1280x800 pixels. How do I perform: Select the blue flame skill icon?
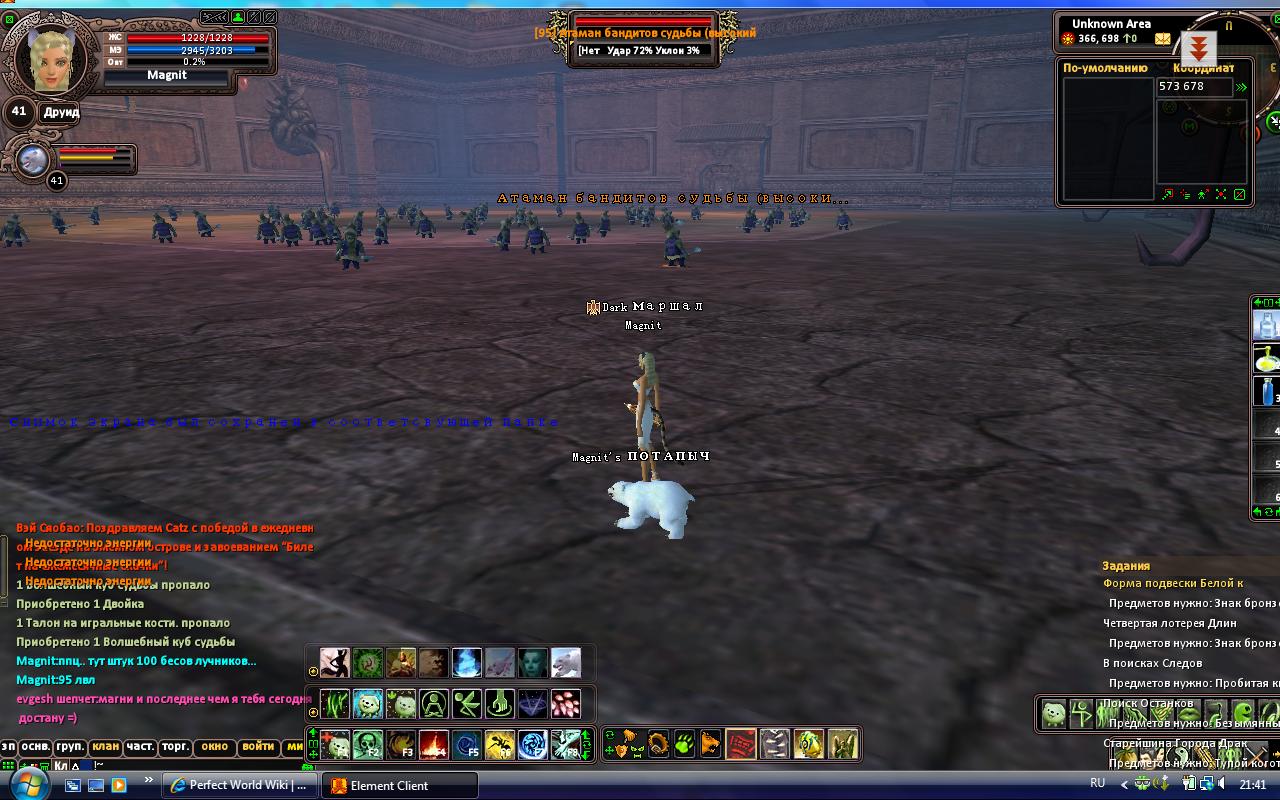(467, 662)
